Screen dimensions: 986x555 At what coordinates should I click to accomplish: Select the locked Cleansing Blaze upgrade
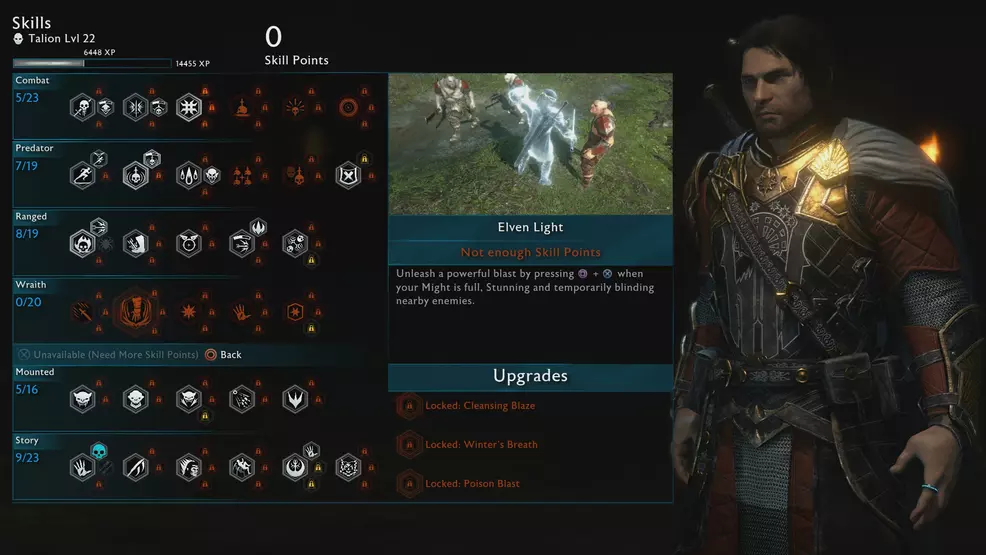408,406
